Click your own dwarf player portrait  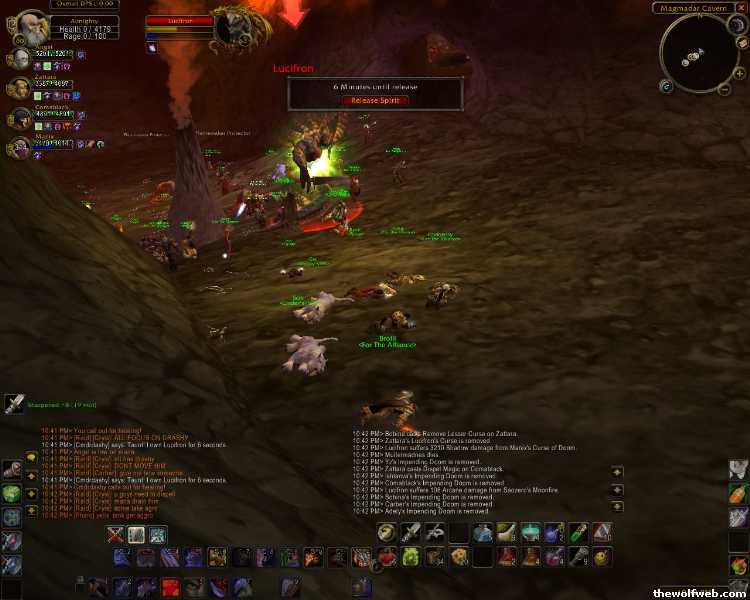click(27, 26)
